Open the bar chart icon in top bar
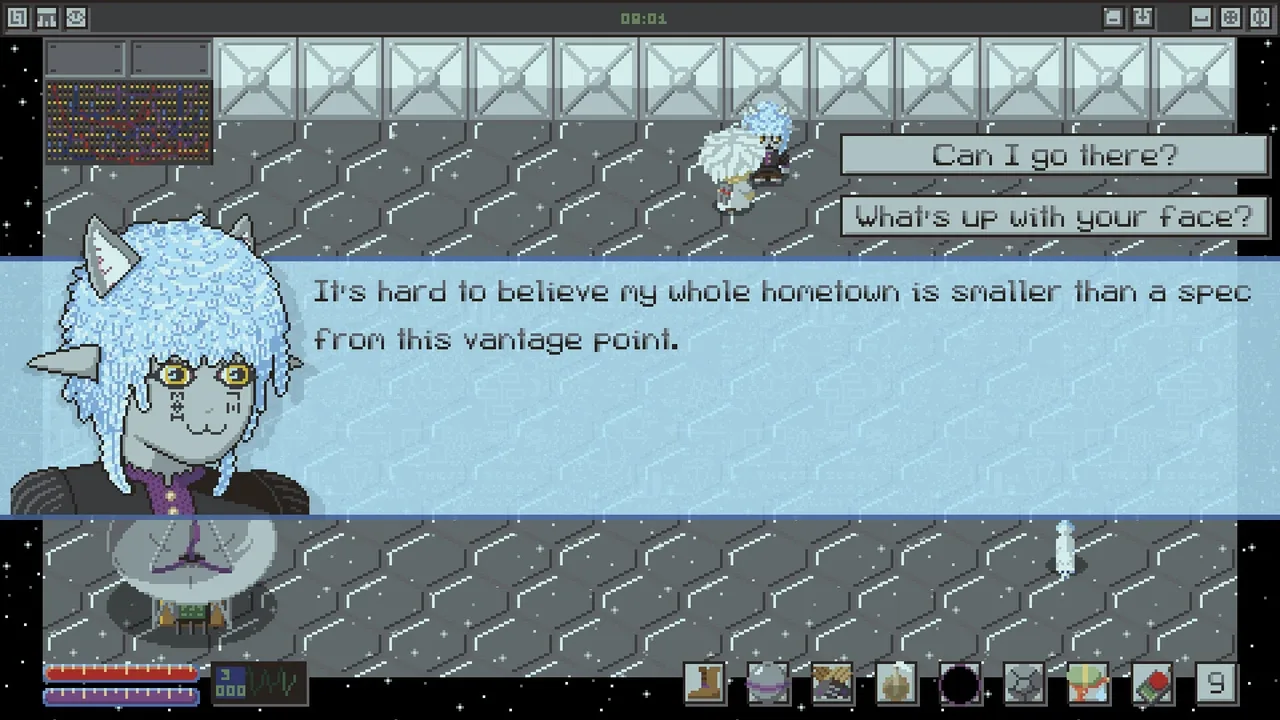1280x720 pixels. point(46,18)
